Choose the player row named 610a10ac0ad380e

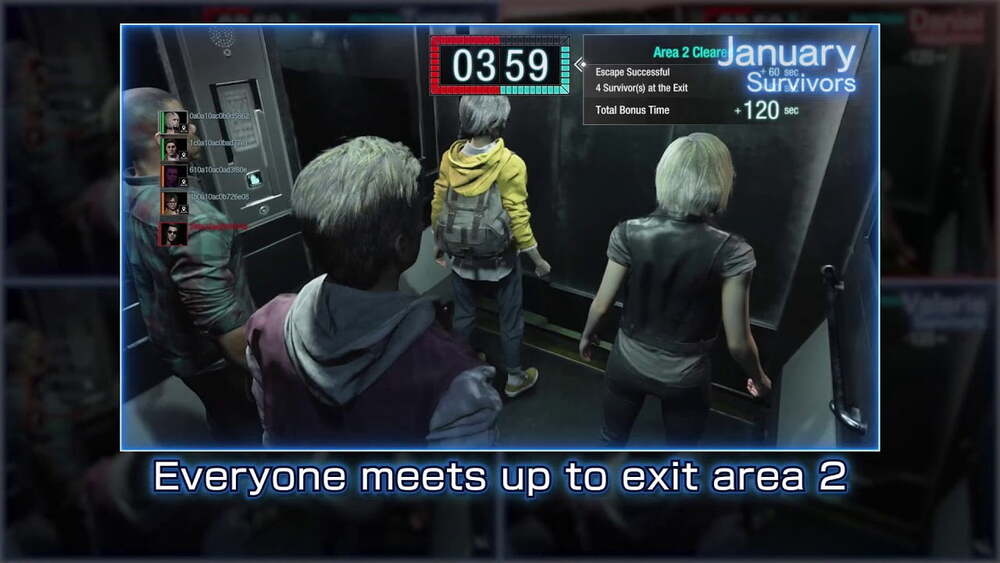pyautogui.click(x=218, y=170)
